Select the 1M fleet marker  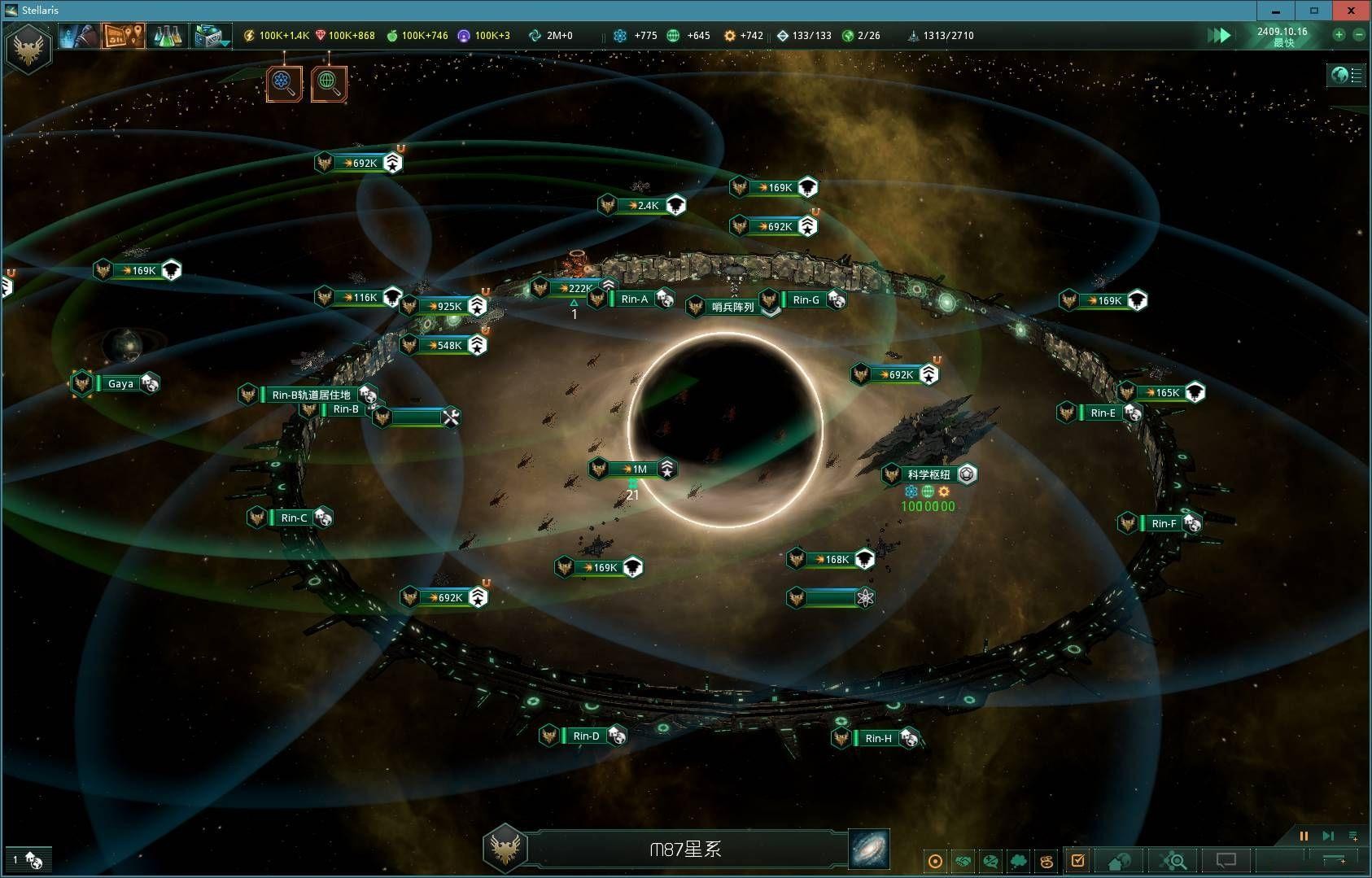pos(640,469)
